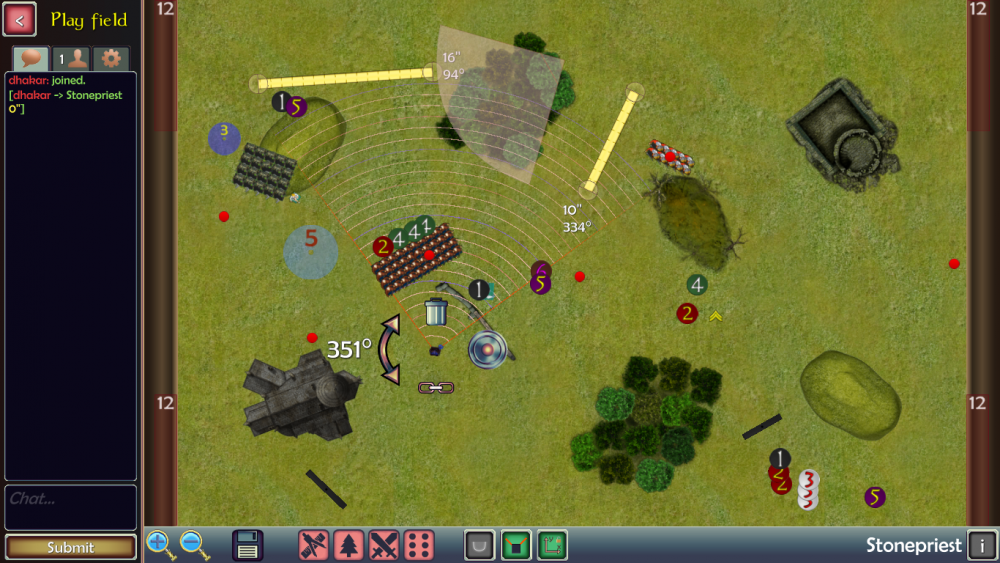Pick the crossed swords tool
The height and width of the screenshot is (563, 1000).
385,545
